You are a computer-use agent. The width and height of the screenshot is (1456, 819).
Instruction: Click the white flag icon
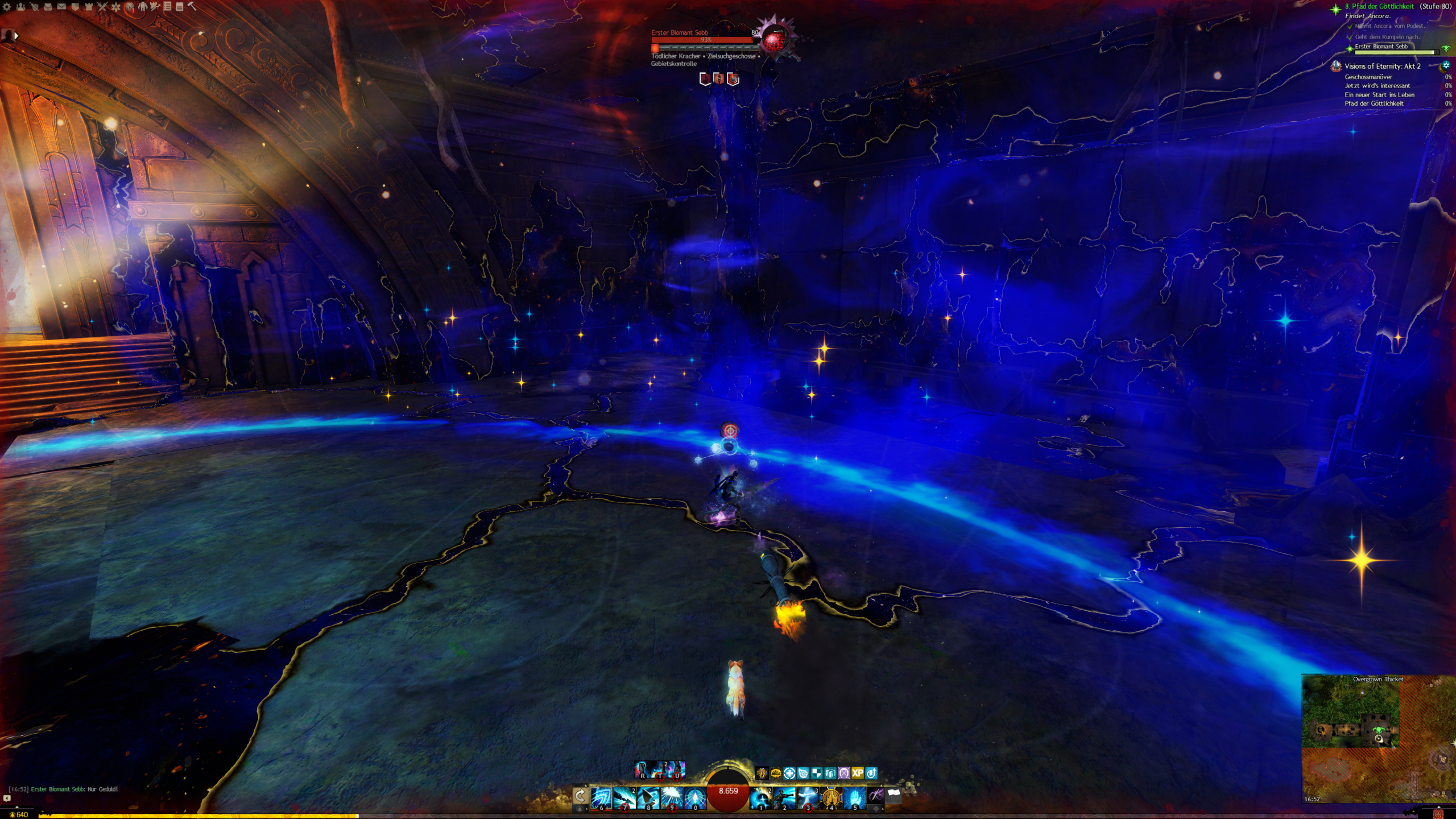[x=894, y=795]
